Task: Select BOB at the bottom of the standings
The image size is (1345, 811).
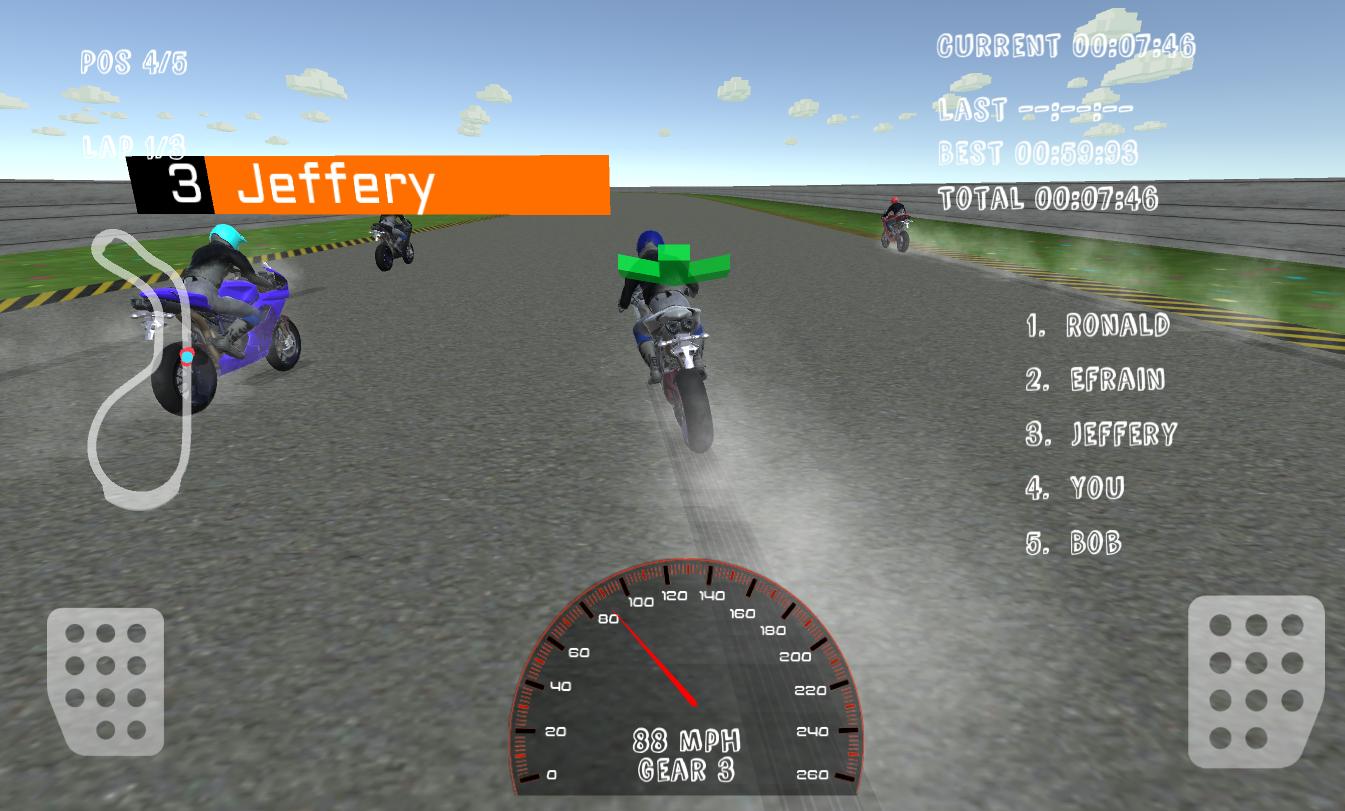Action: point(1075,544)
